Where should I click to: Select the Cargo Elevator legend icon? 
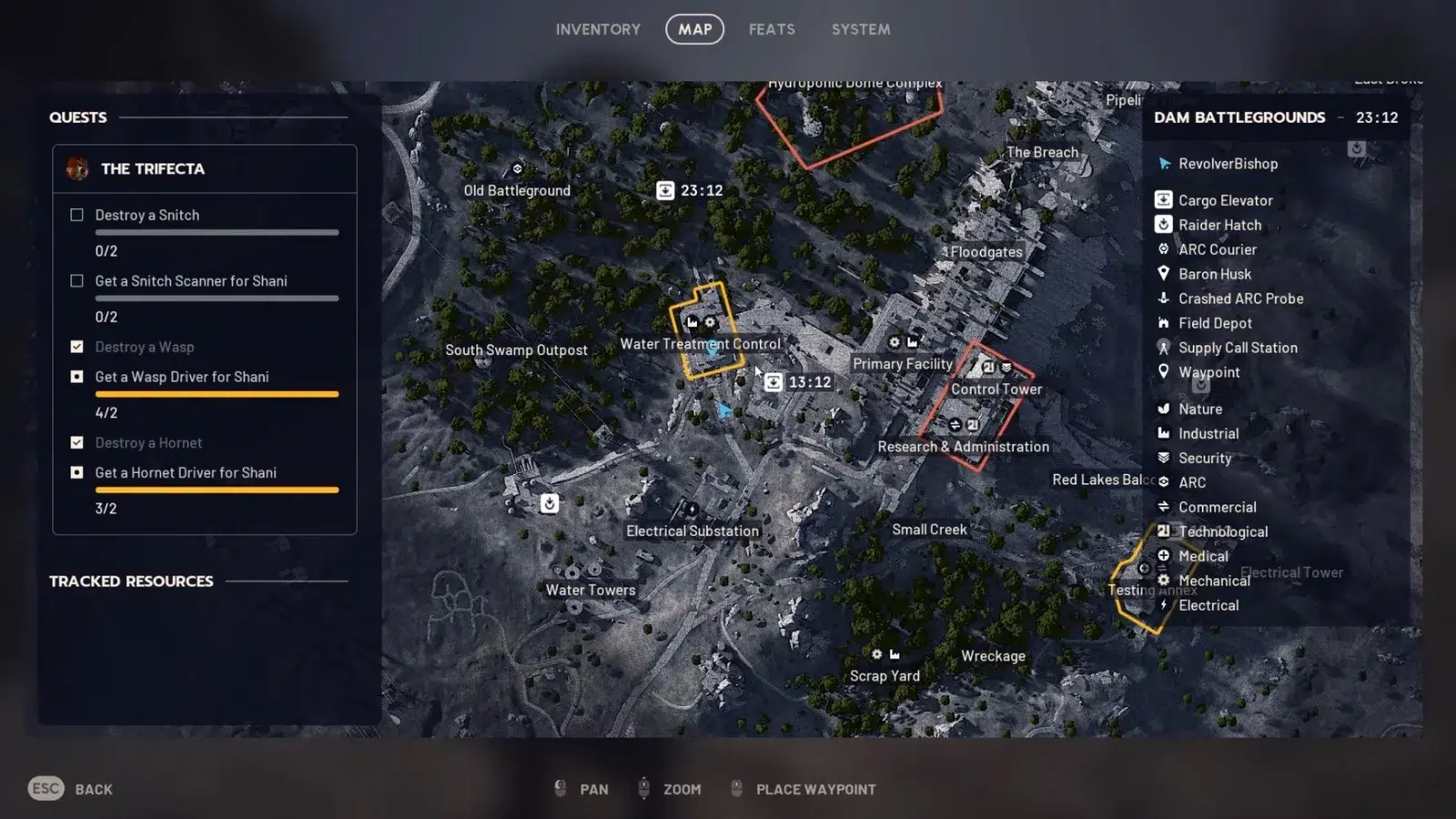pyautogui.click(x=1164, y=199)
